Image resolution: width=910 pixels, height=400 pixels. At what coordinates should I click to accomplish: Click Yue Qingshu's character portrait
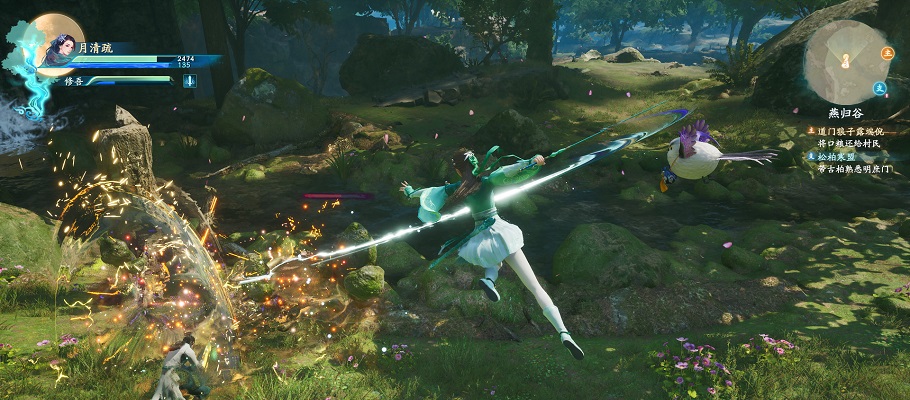point(57,42)
